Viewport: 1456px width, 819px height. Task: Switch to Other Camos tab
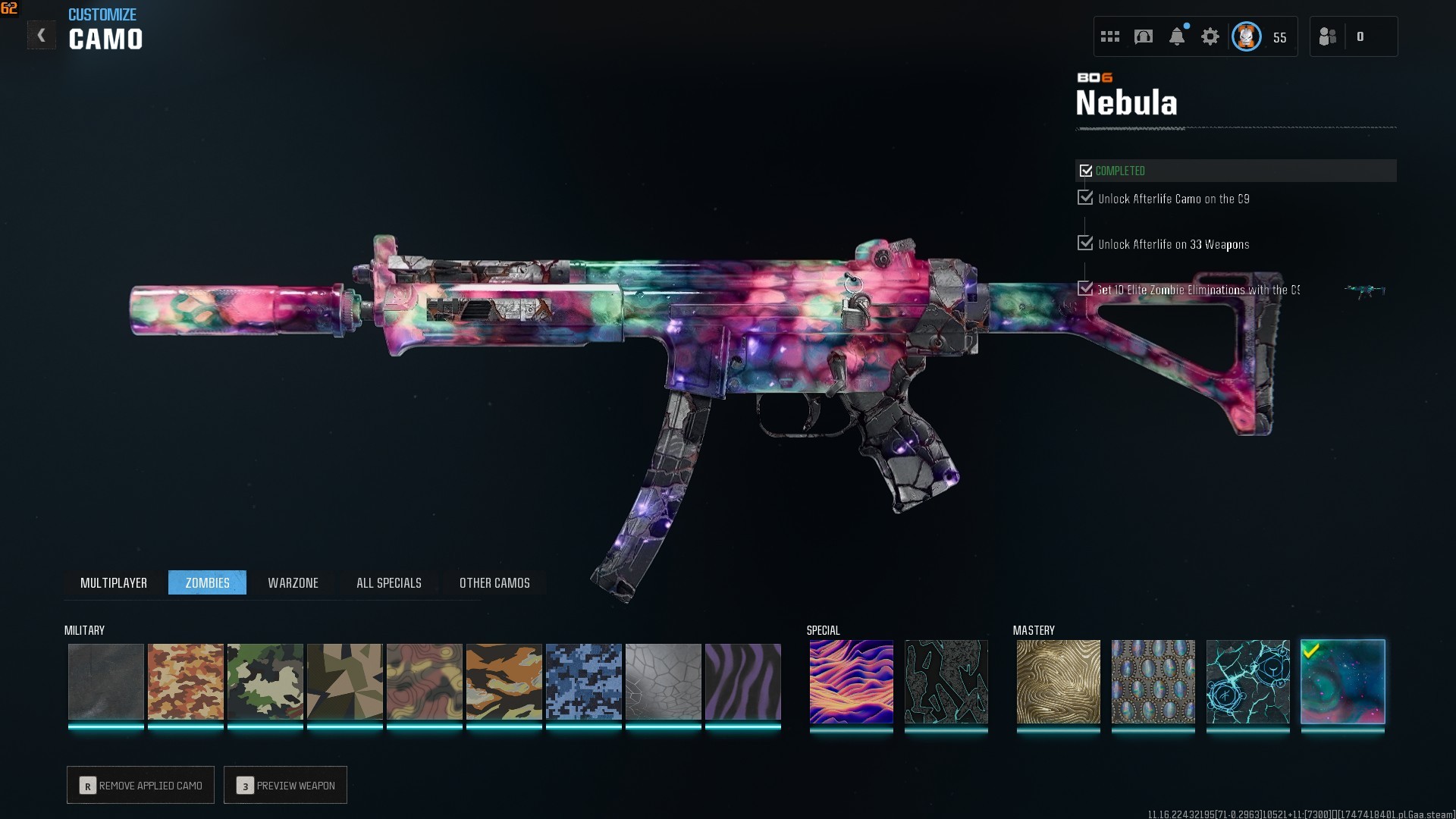pyautogui.click(x=494, y=582)
